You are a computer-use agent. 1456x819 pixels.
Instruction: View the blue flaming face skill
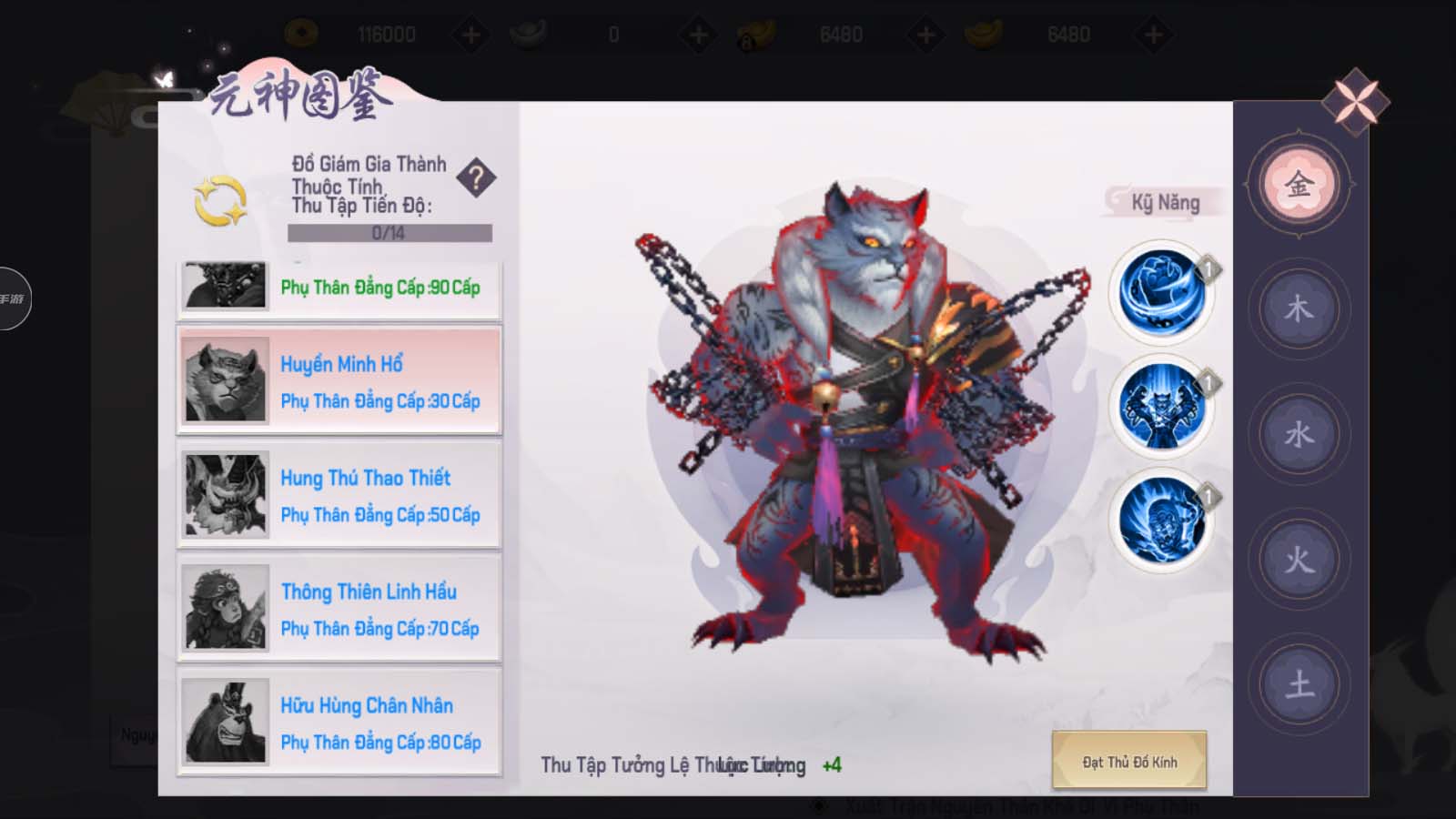1162,520
